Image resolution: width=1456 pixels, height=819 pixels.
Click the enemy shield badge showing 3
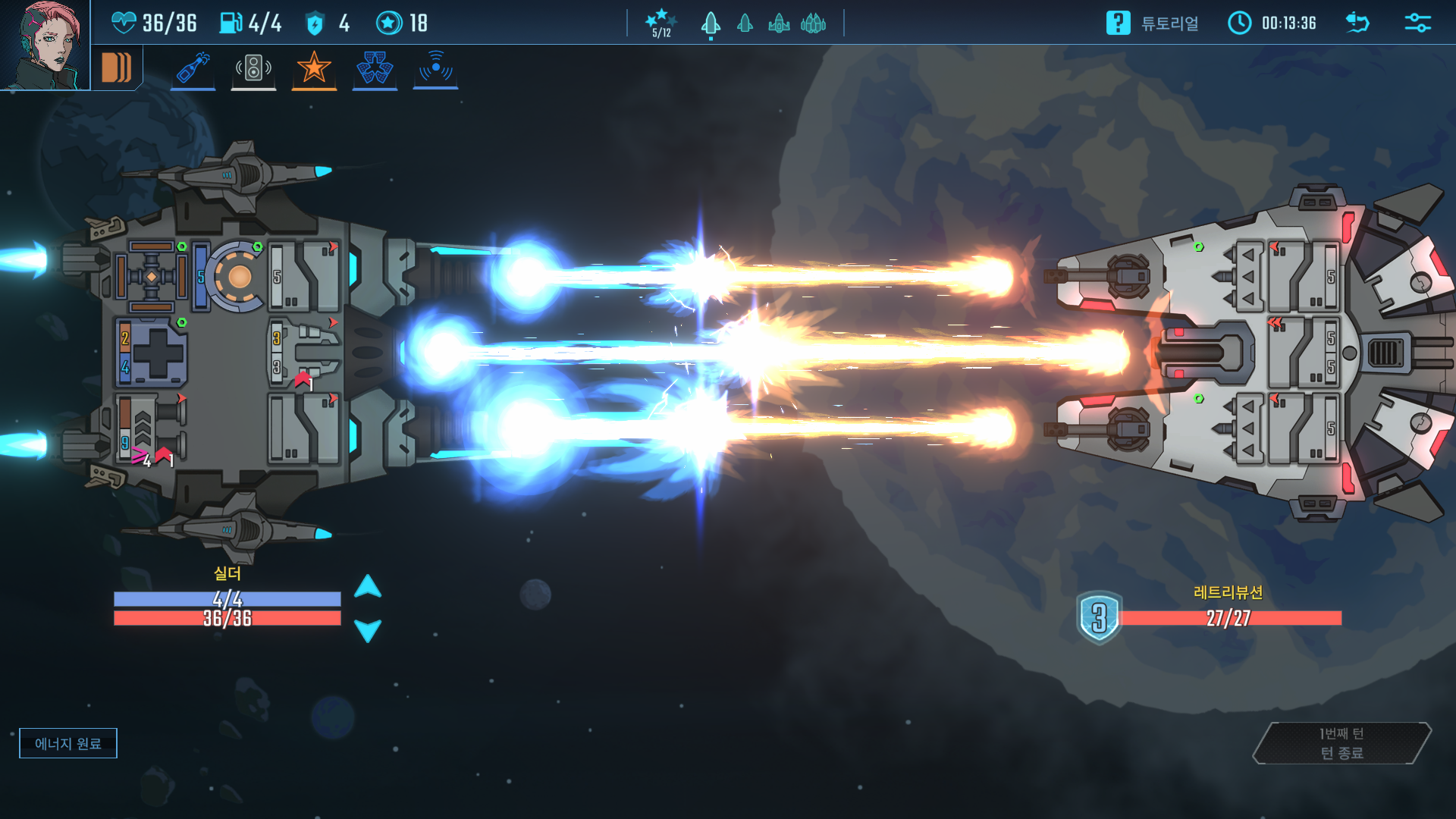pyautogui.click(x=1099, y=617)
